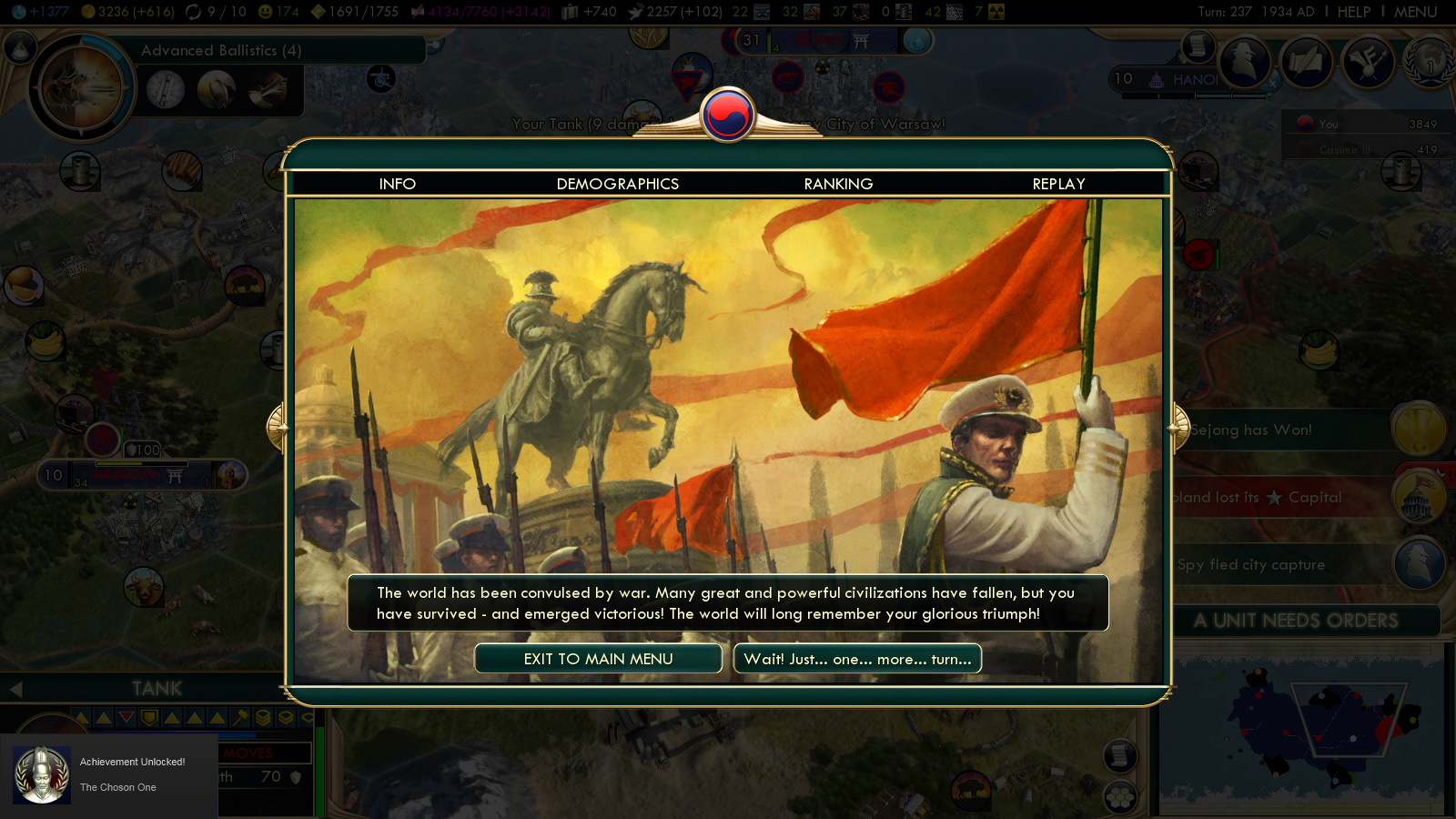Click the Sejong has Won trophy icon
This screenshot has width=1456, height=819.
click(x=1418, y=430)
